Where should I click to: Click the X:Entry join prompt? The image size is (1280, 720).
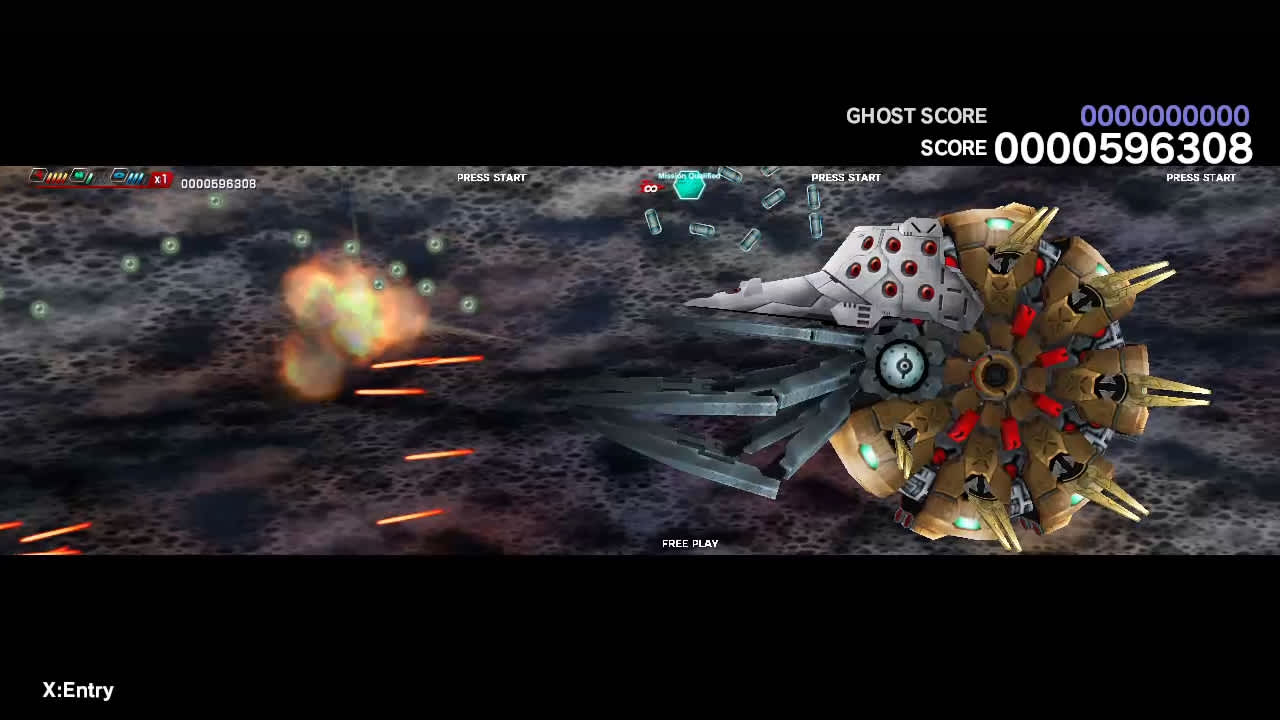77,690
